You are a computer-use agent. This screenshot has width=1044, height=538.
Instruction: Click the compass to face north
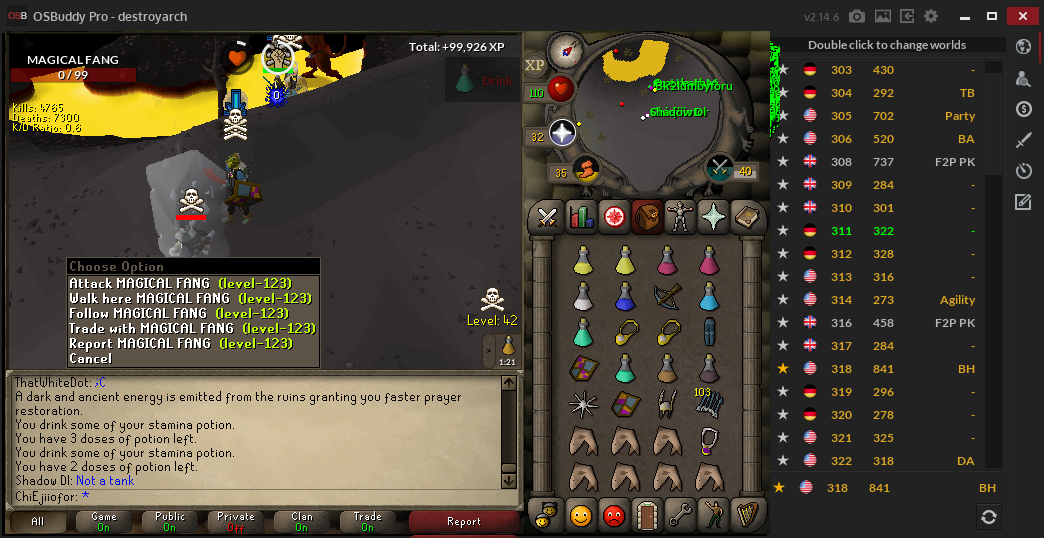point(566,47)
